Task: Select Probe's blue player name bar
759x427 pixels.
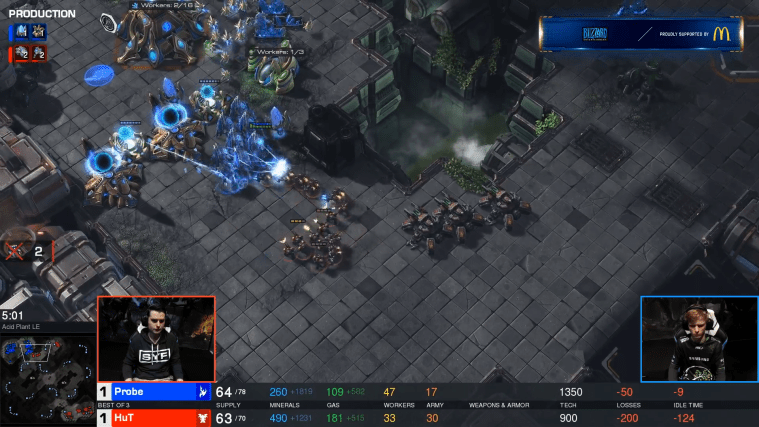Action: point(150,392)
